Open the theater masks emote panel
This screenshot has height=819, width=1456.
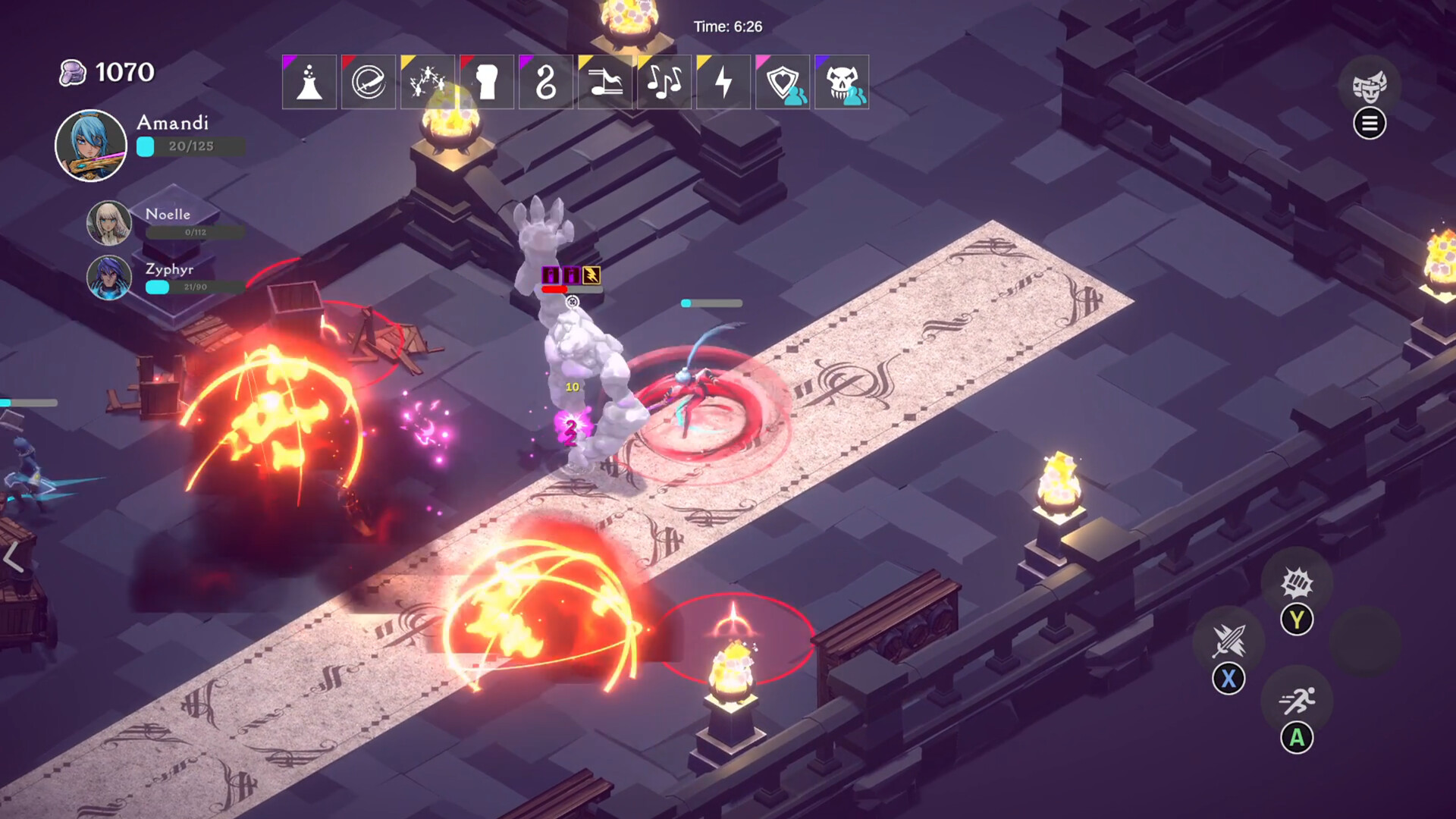[x=1370, y=86]
